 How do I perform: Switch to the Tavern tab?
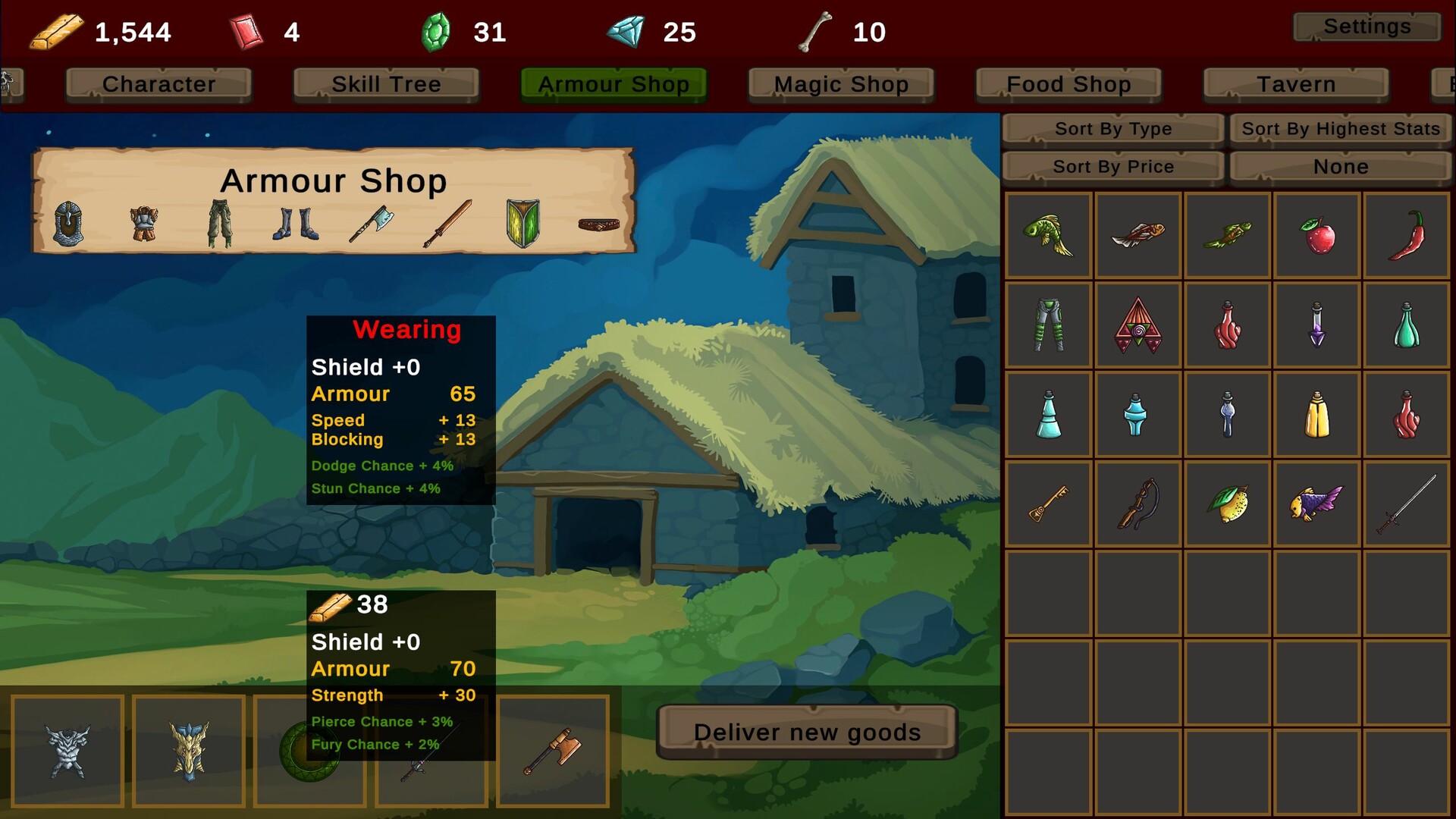click(1296, 84)
